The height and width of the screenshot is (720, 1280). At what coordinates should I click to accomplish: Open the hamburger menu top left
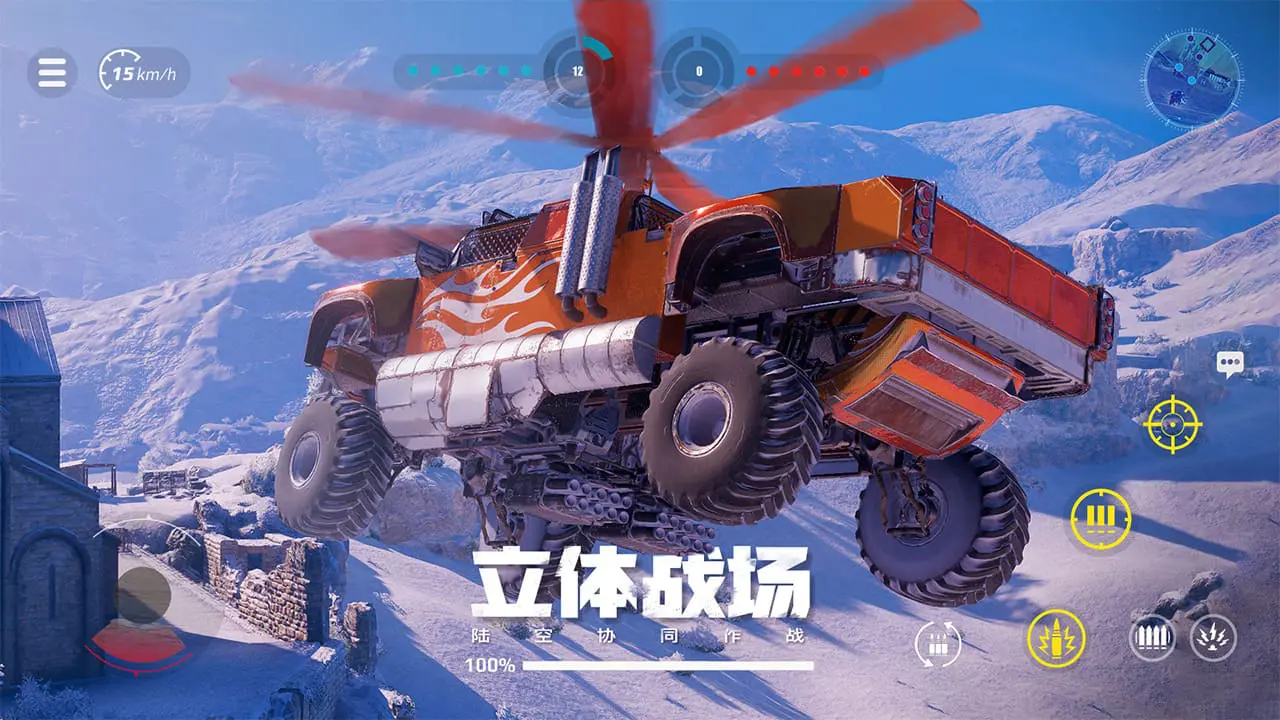click(53, 72)
